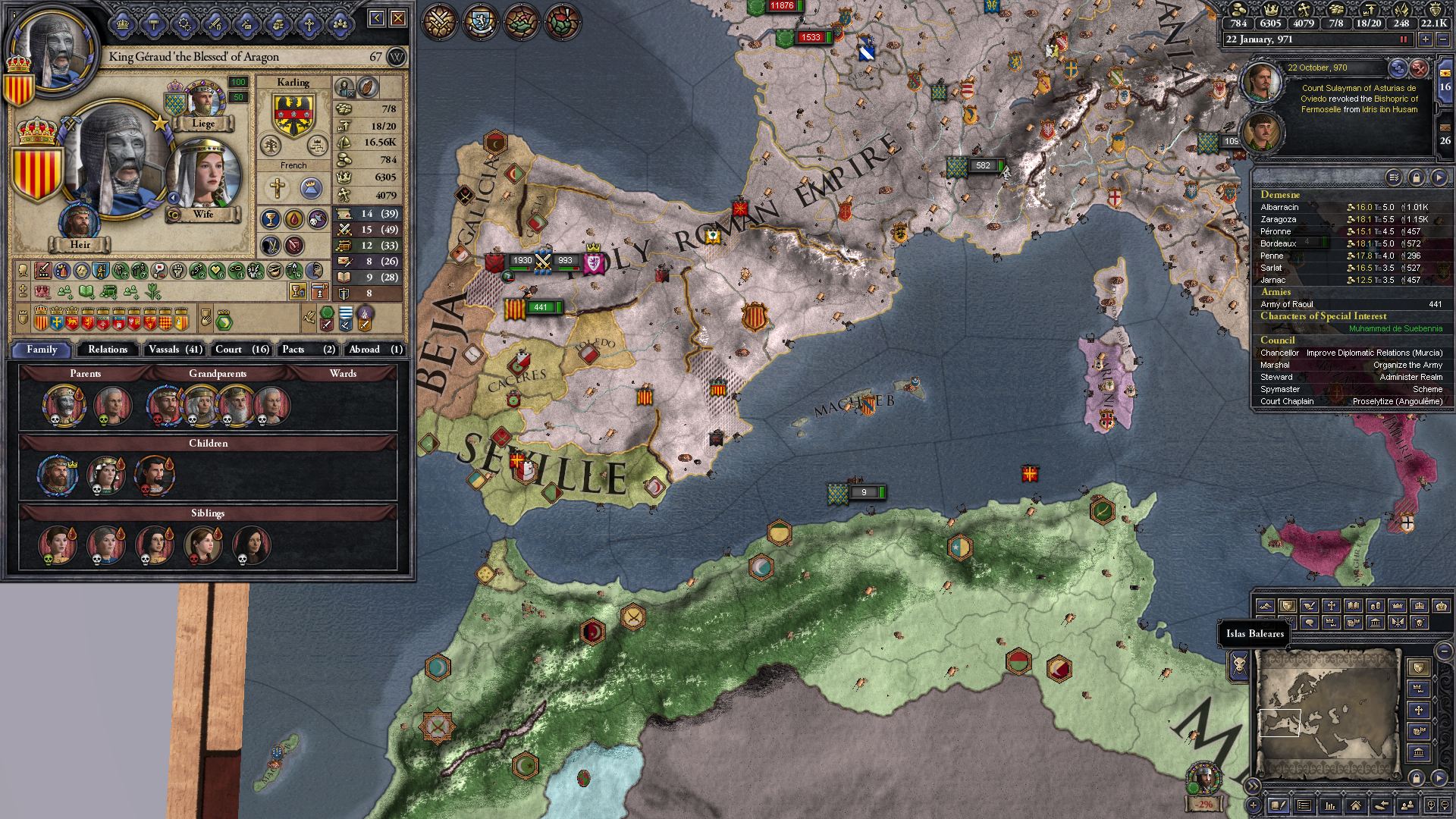
Task: Click the world minimap
Action: pyautogui.click(x=1327, y=713)
